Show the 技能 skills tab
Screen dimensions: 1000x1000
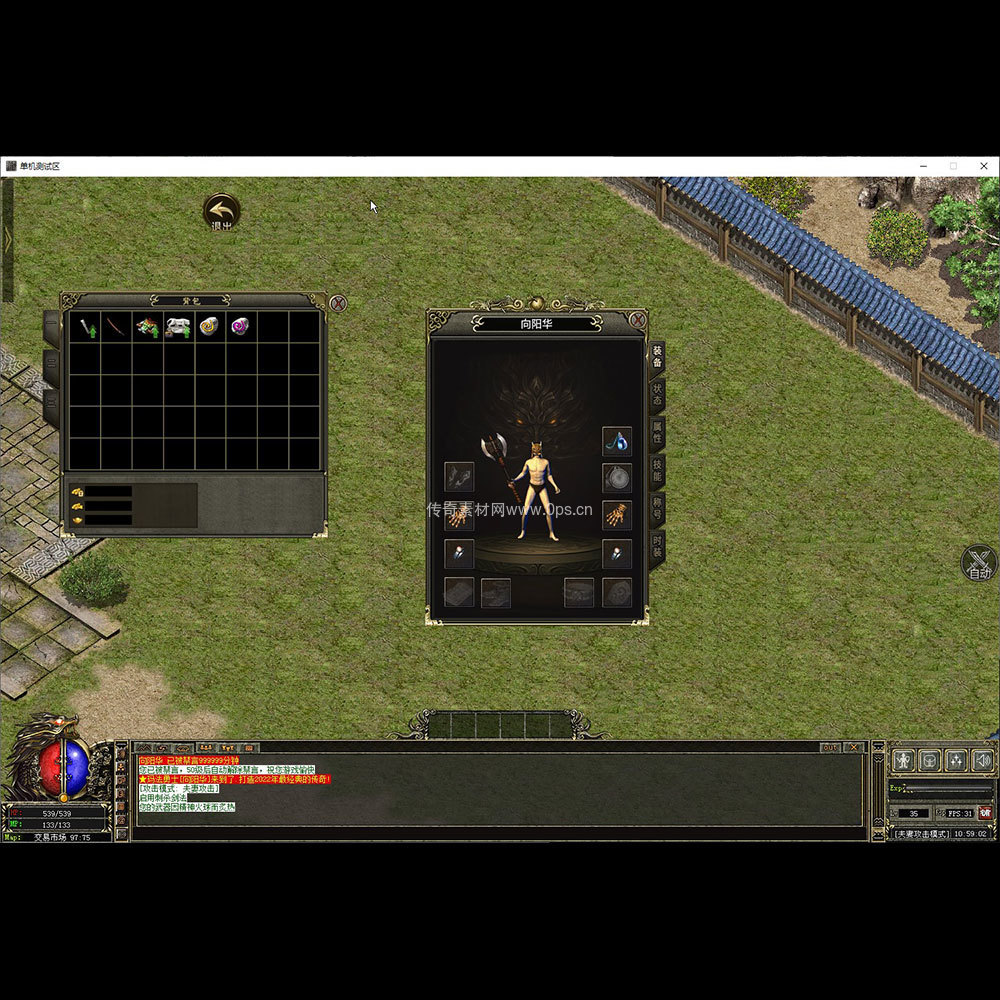657,470
